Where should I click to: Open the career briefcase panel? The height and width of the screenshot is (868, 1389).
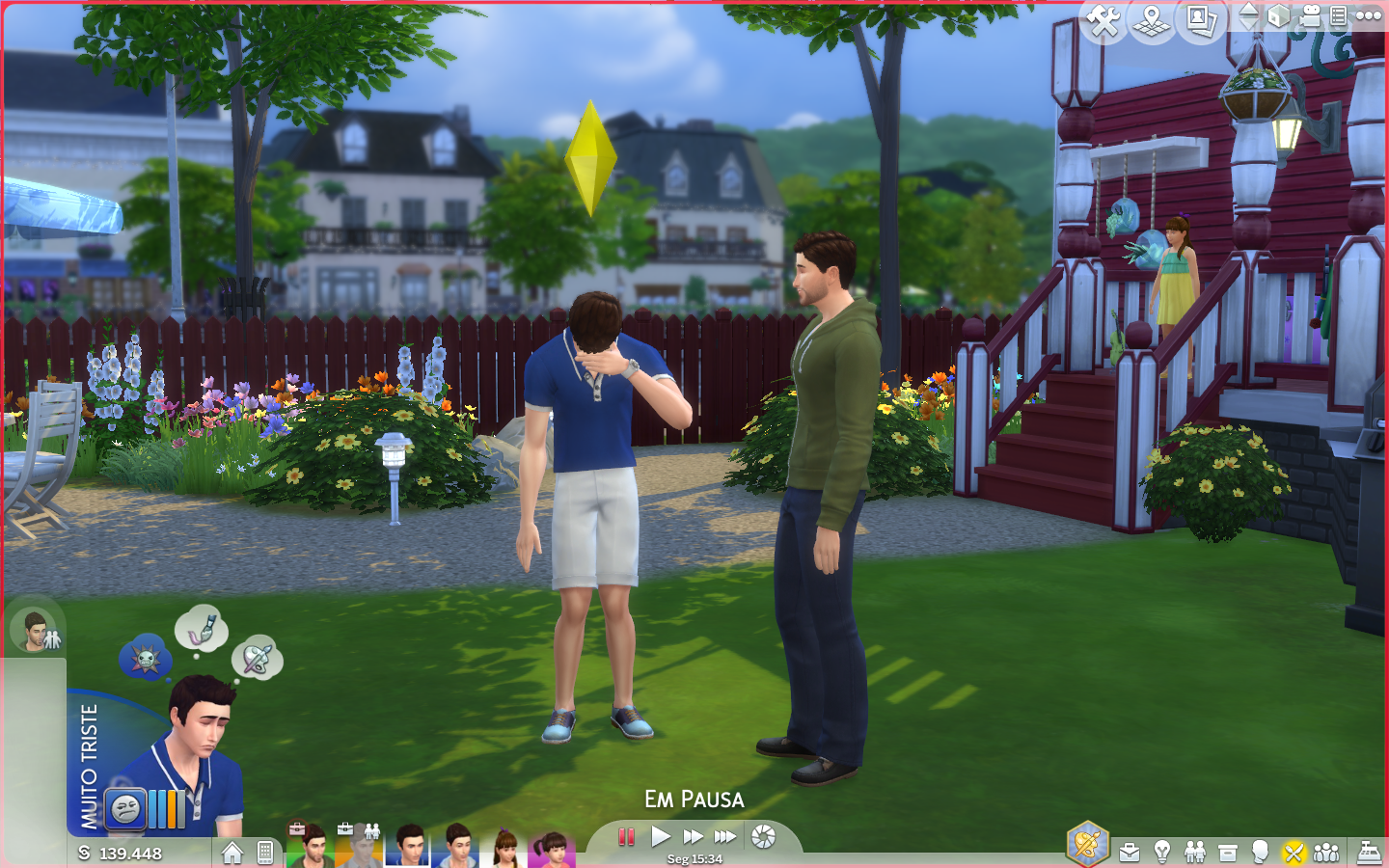pos(1130,853)
